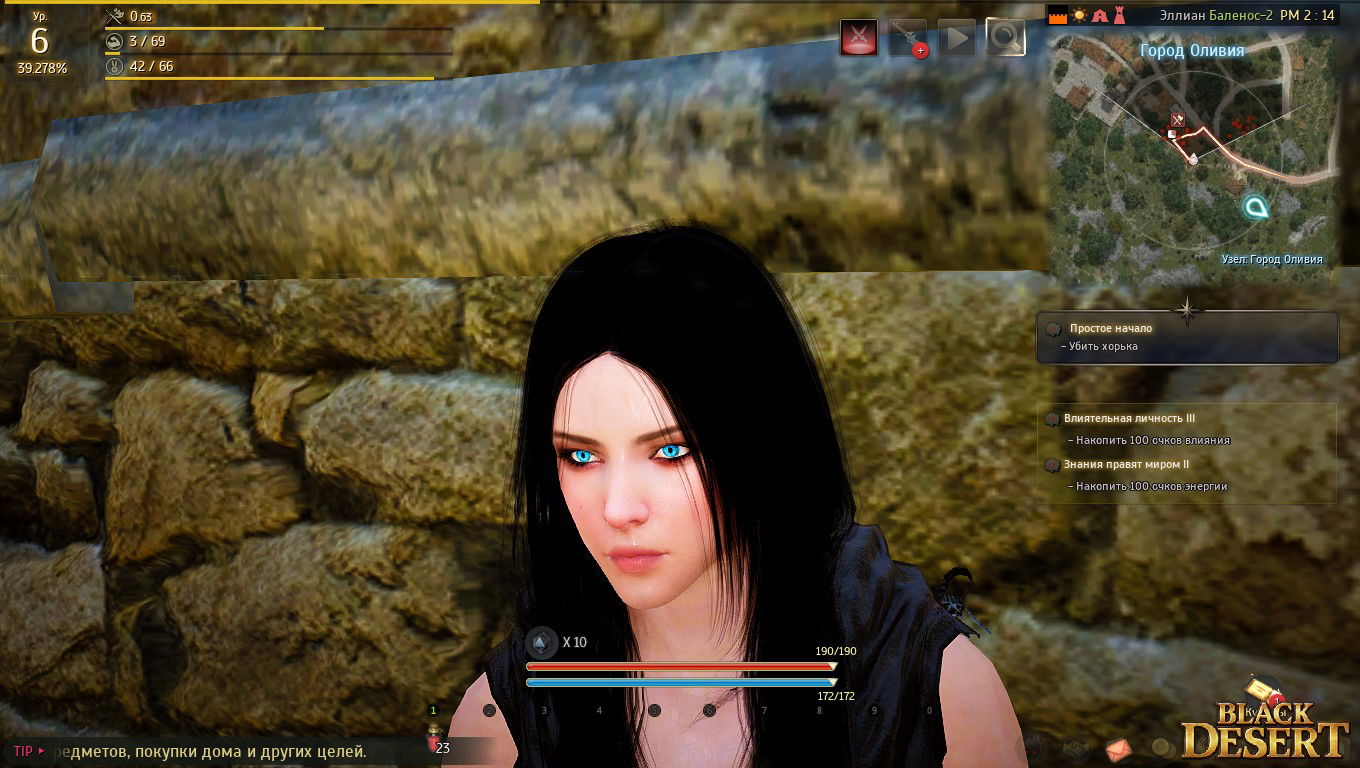This screenshot has width=1360, height=768.
Task: Select the axe marker on the minimap
Action: [x=1178, y=120]
